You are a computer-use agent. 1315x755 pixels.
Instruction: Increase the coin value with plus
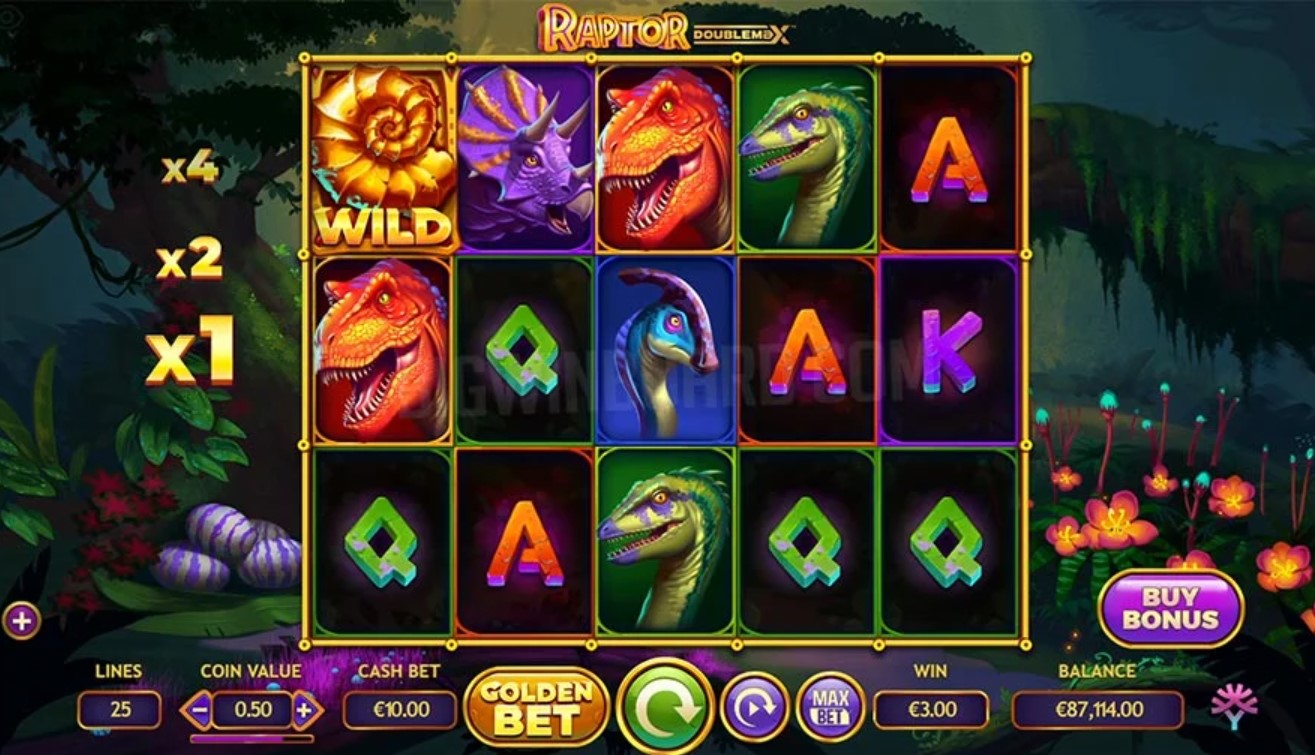pos(305,711)
